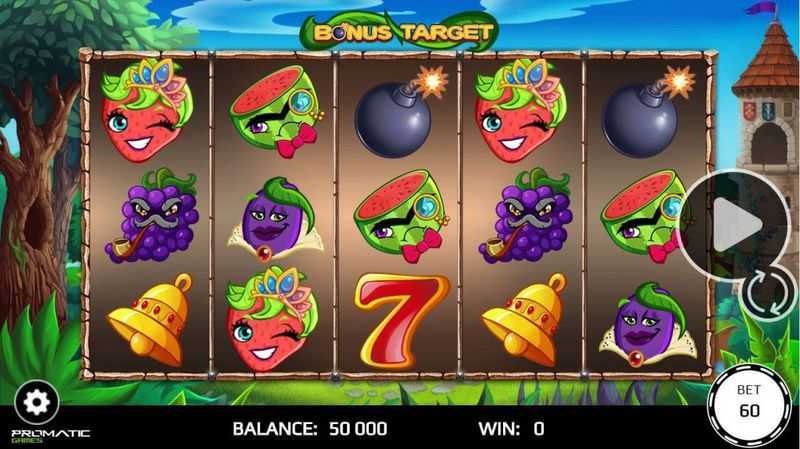Open the settings gear menu
Screen dimensions: 800x449
point(36,401)
